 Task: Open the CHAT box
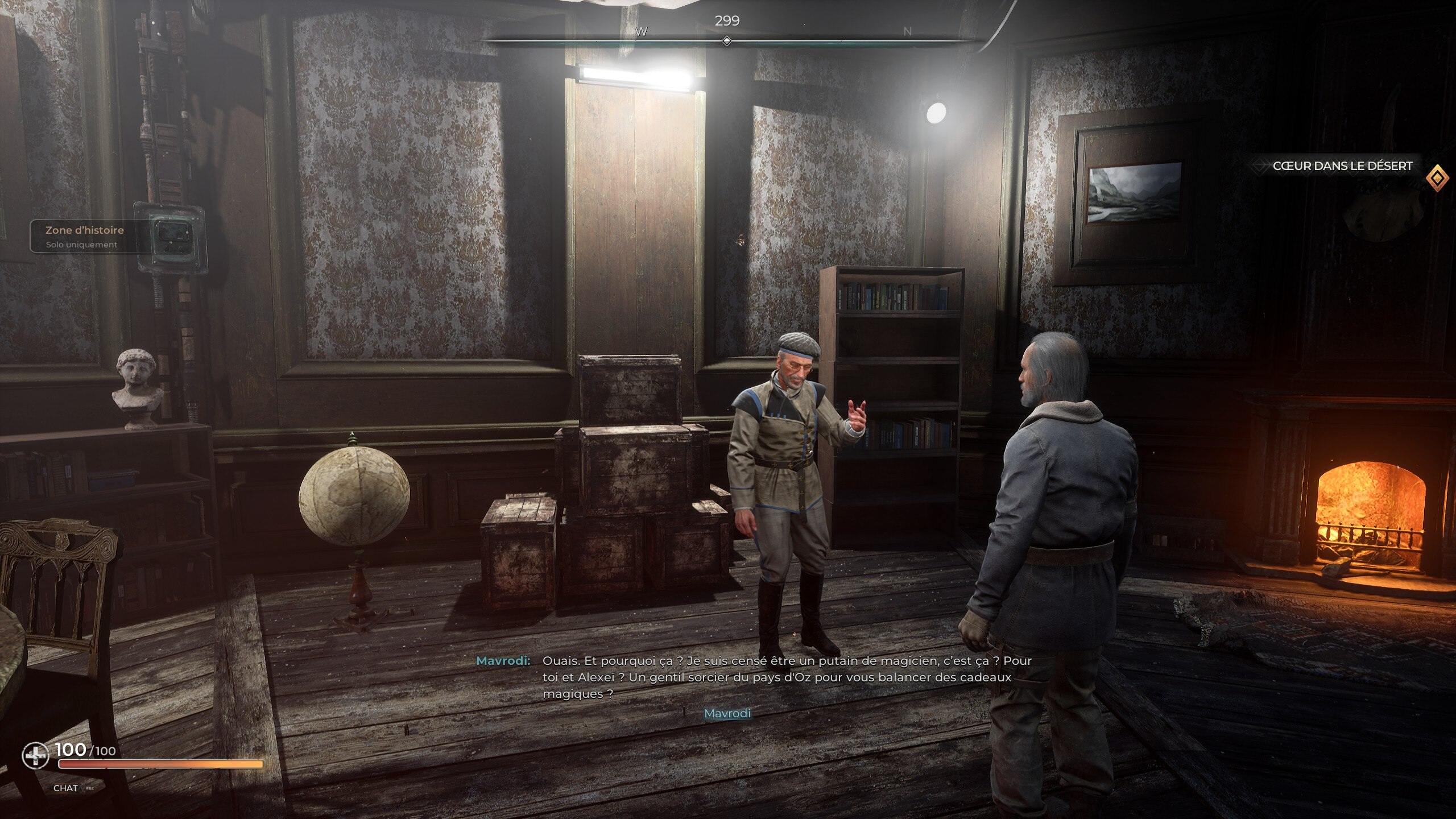click(65, 788)
